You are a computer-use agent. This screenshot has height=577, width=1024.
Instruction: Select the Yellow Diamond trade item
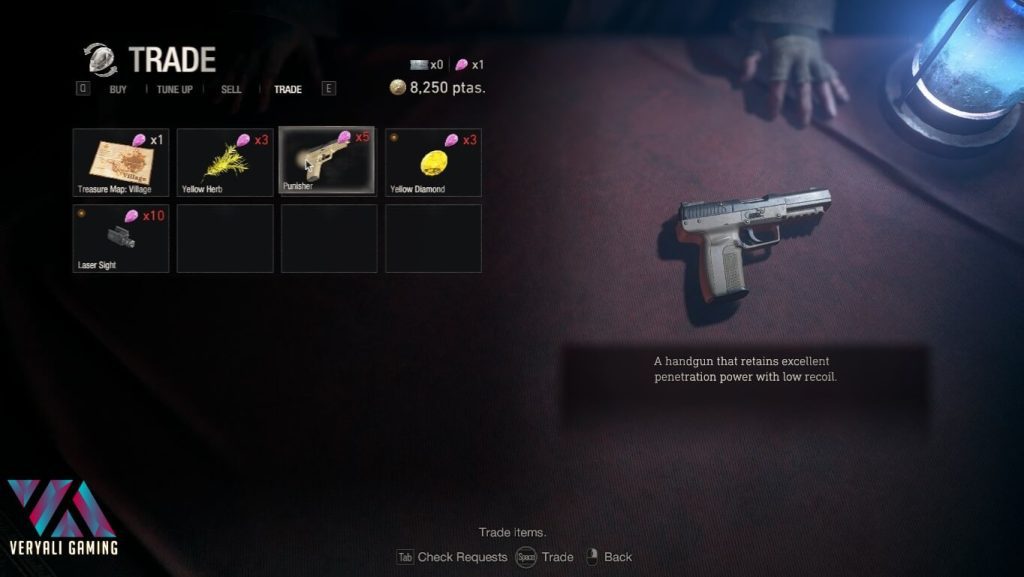pyautogui.click(x=433, y=161)
